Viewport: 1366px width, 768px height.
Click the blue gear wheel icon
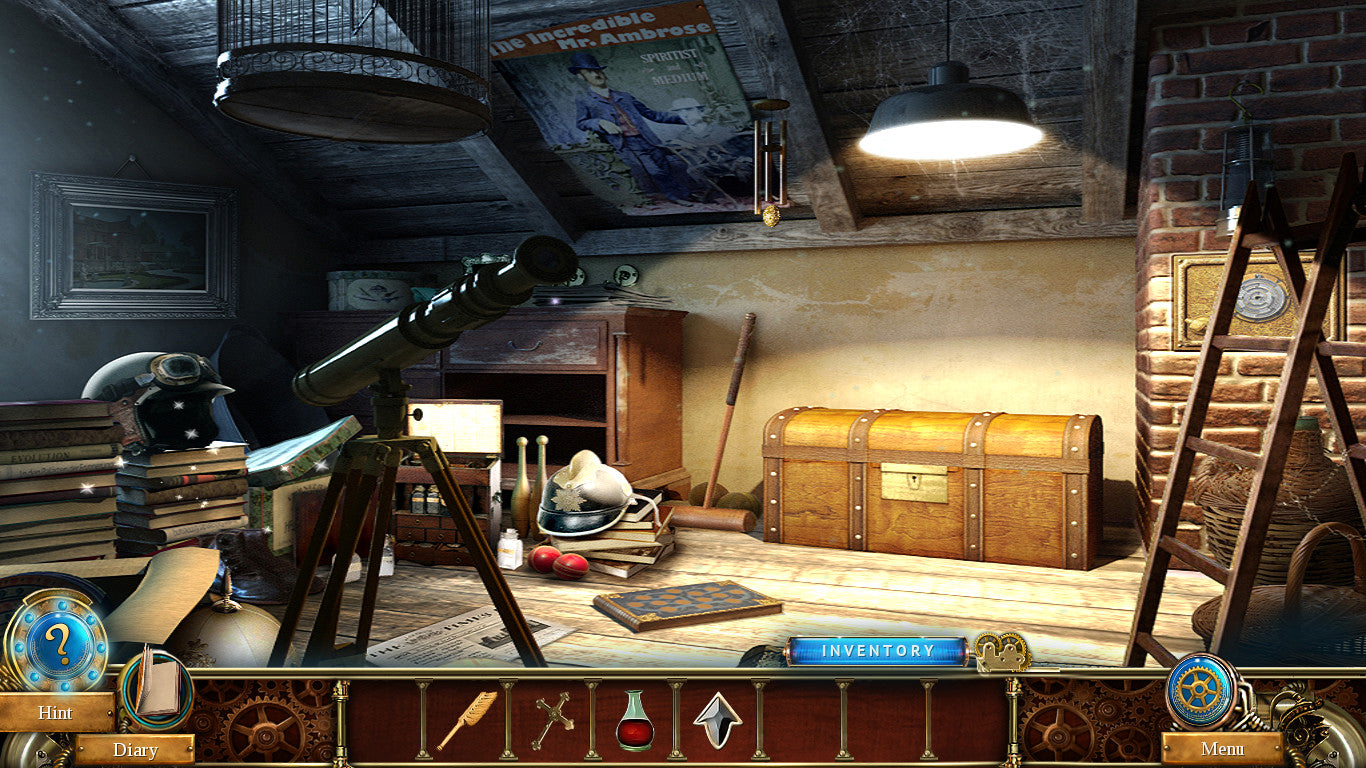[x=1200, y=690]
